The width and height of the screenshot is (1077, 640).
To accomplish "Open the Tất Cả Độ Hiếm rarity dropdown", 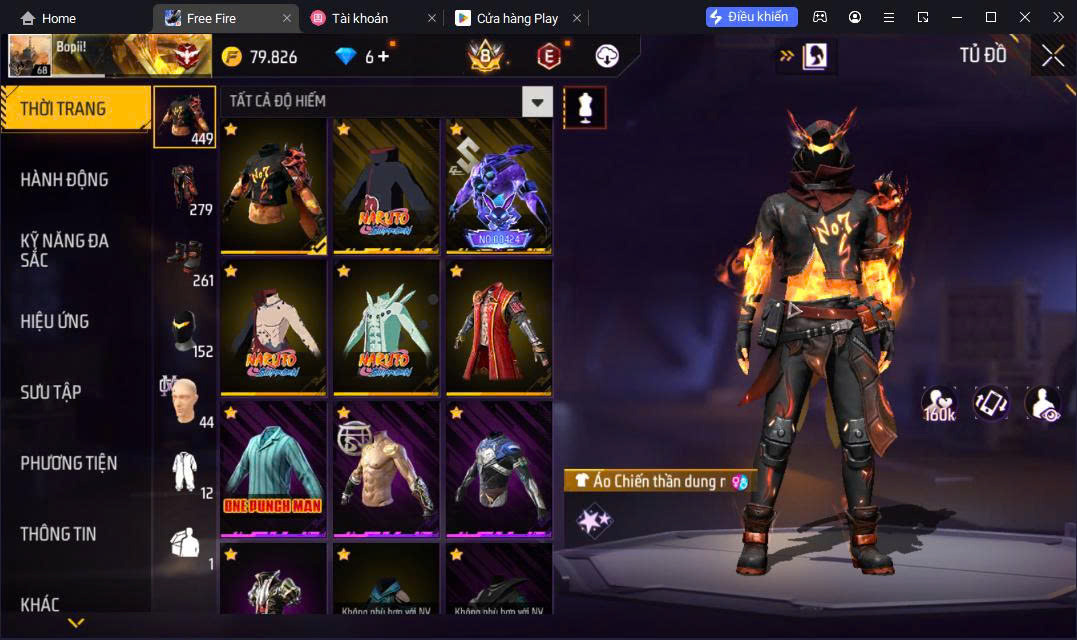I will [538, 101].
